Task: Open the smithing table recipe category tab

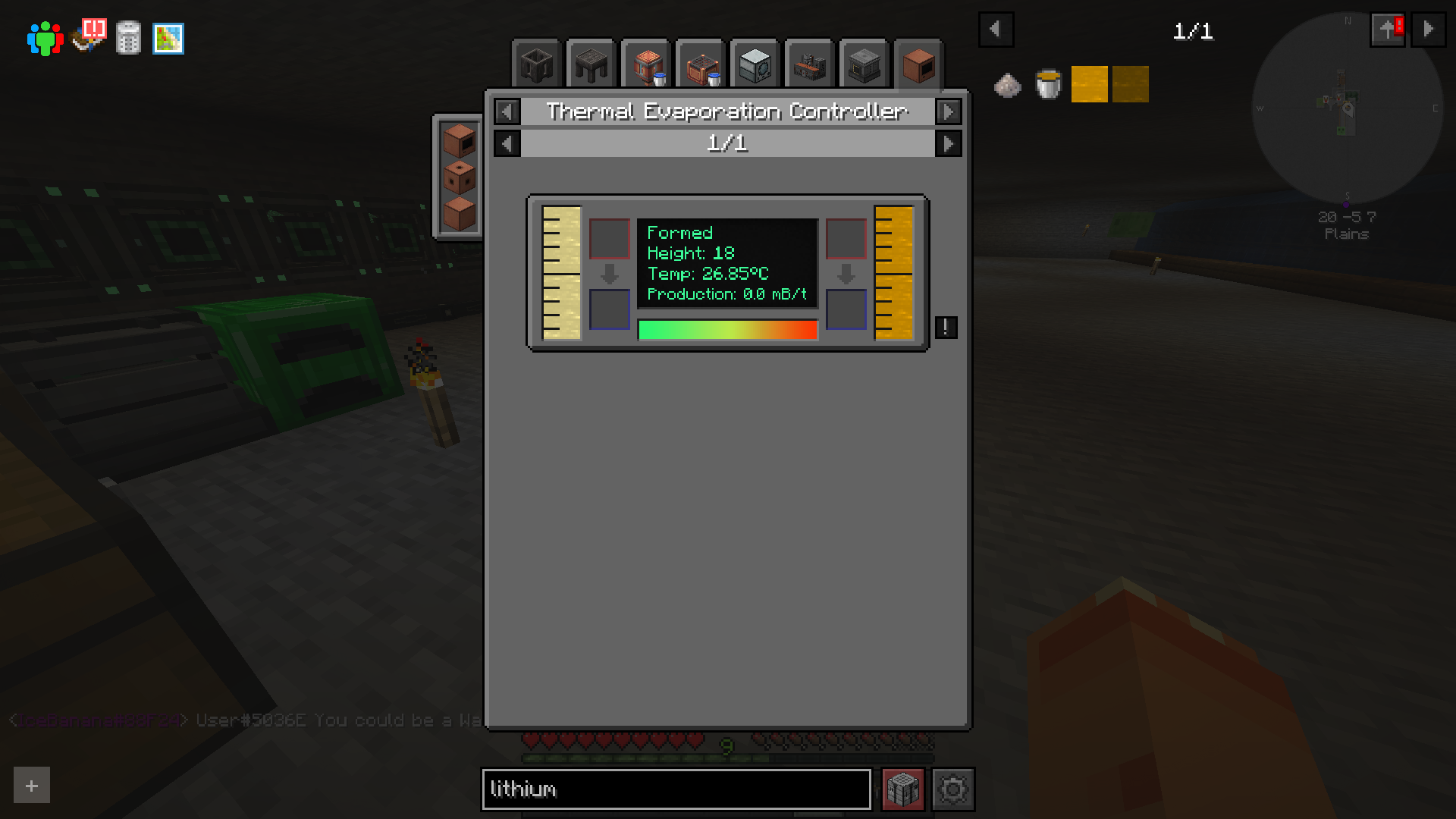Action: tap(591, 64)
